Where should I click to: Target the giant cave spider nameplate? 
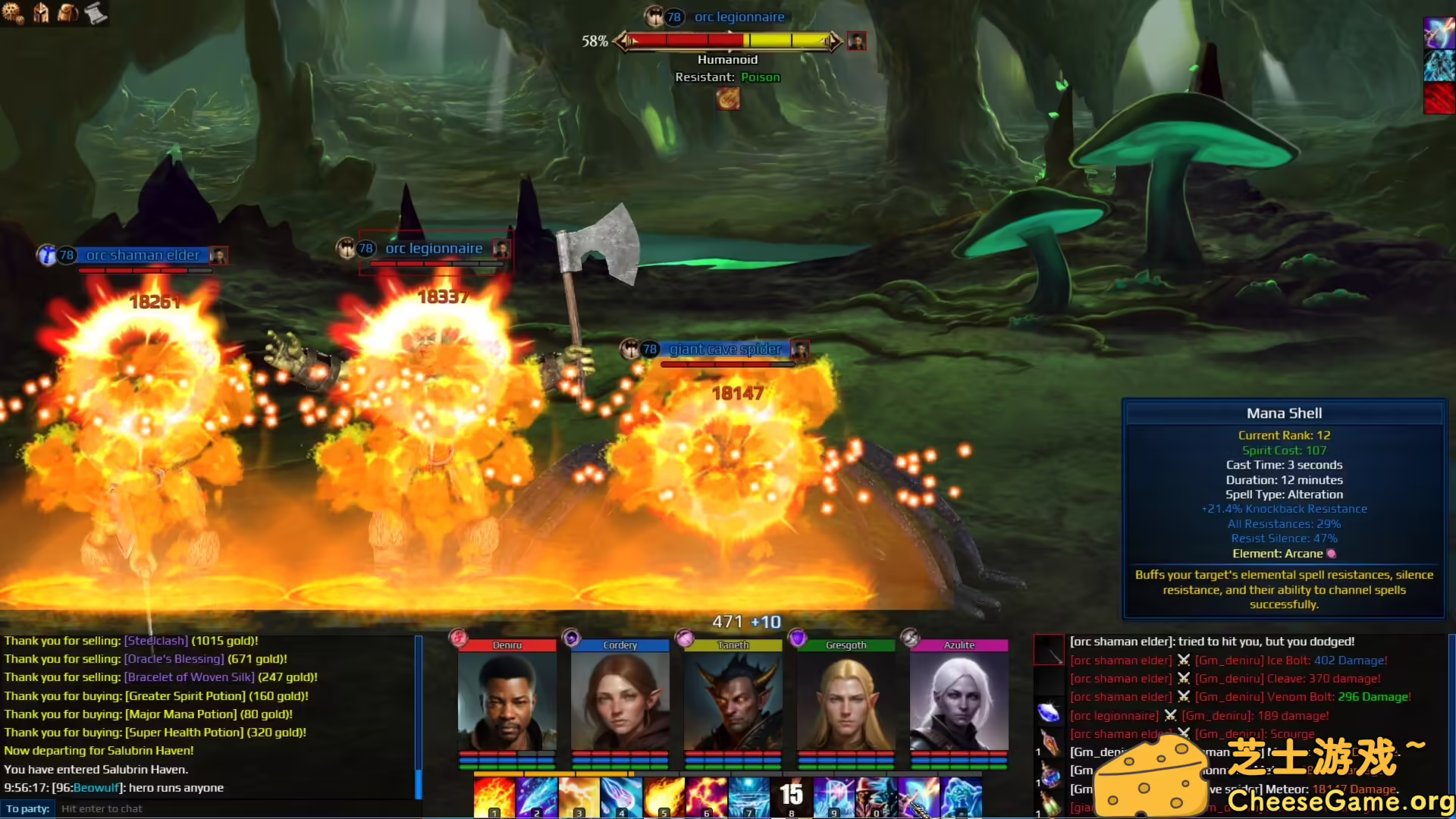[725, 350]
